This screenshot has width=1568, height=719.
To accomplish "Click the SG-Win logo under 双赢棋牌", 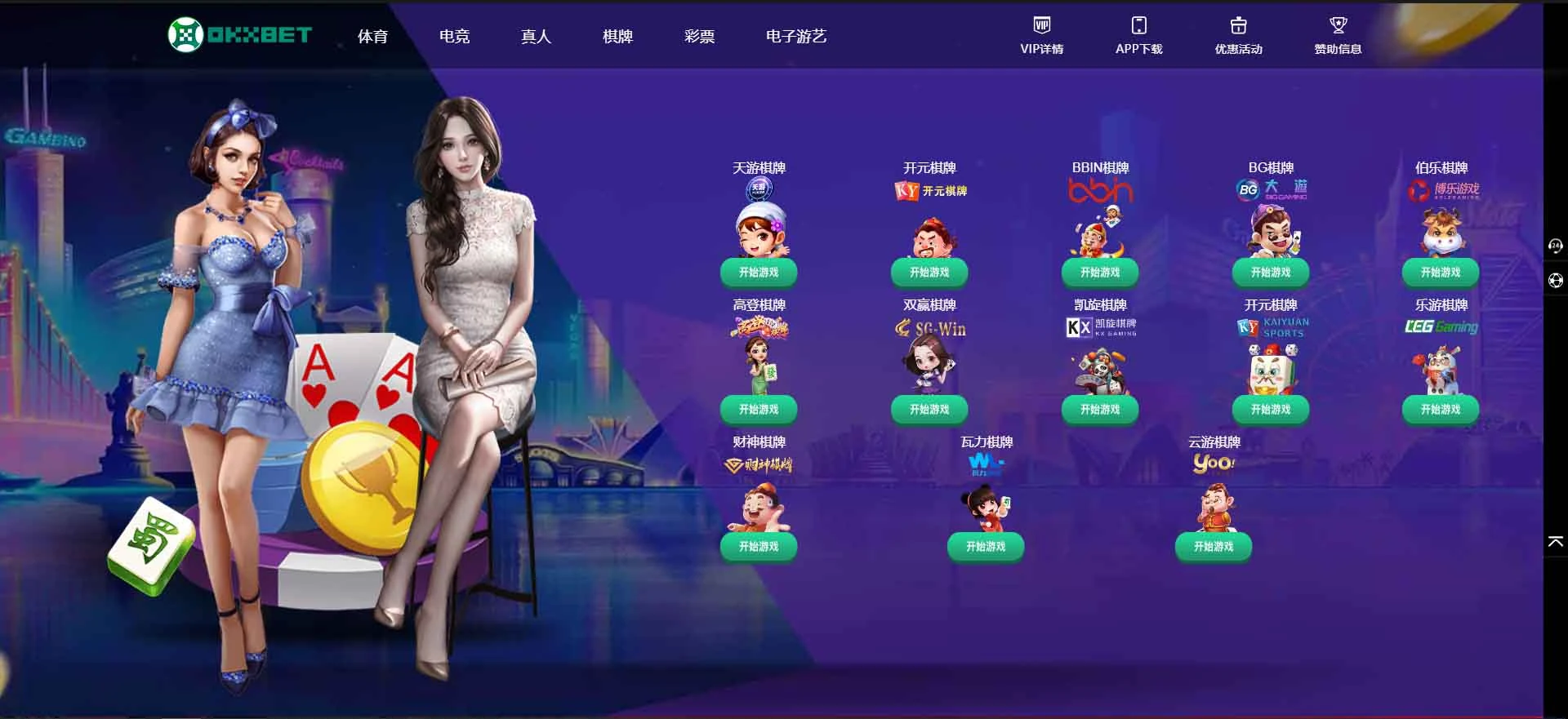I will point(931,329).
